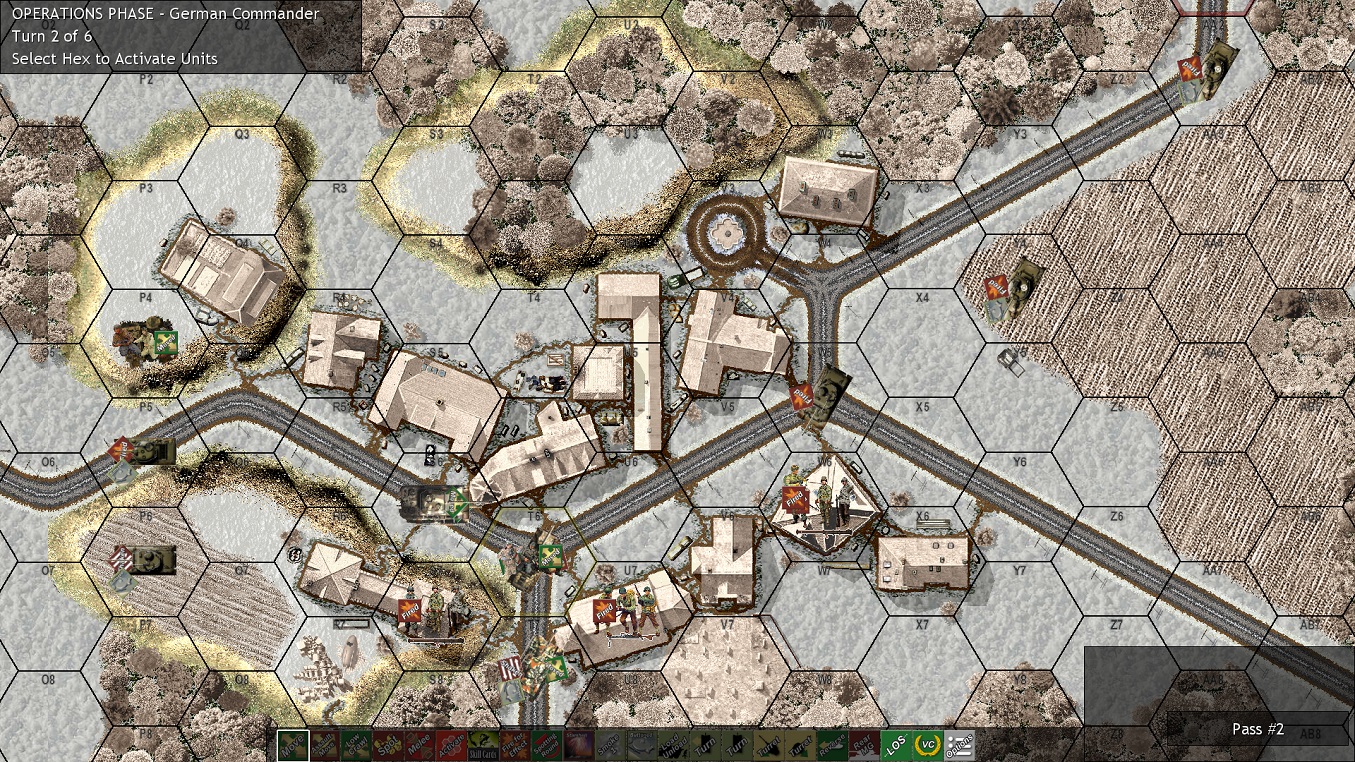This screenshot has height=762, width=1355.
Task: Open the Options menu
Action: (957, 744)
